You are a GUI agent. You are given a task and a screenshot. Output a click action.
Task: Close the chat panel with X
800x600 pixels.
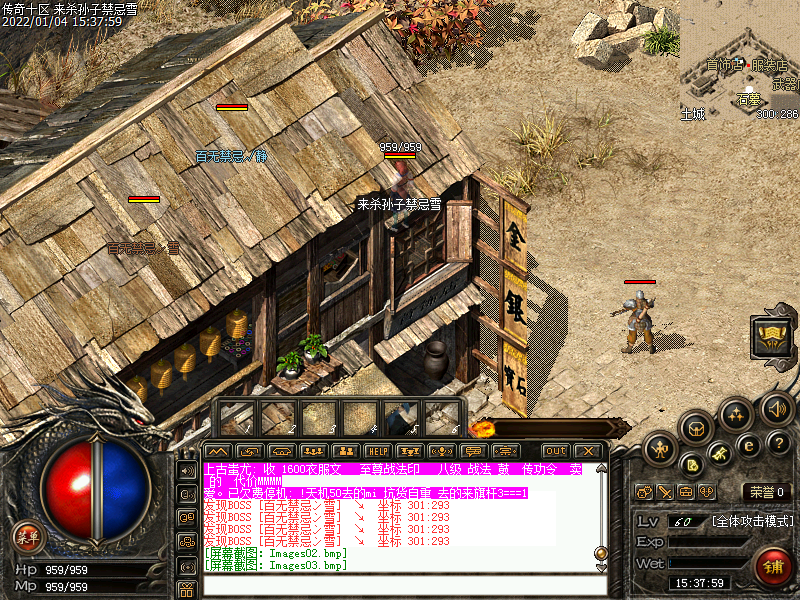click(x=587, y=451)
